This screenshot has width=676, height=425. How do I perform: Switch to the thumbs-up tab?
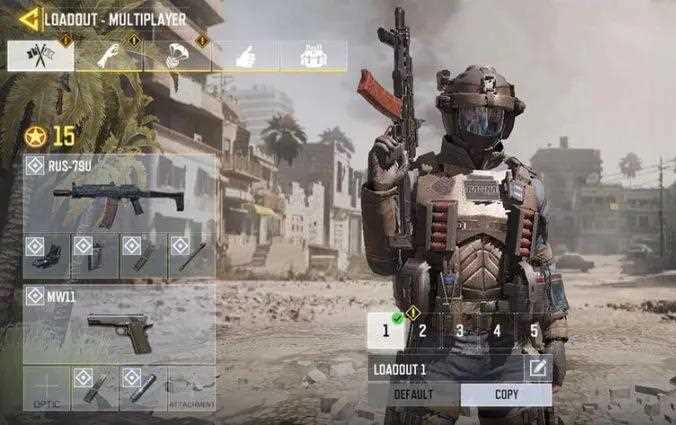point(244,56)
